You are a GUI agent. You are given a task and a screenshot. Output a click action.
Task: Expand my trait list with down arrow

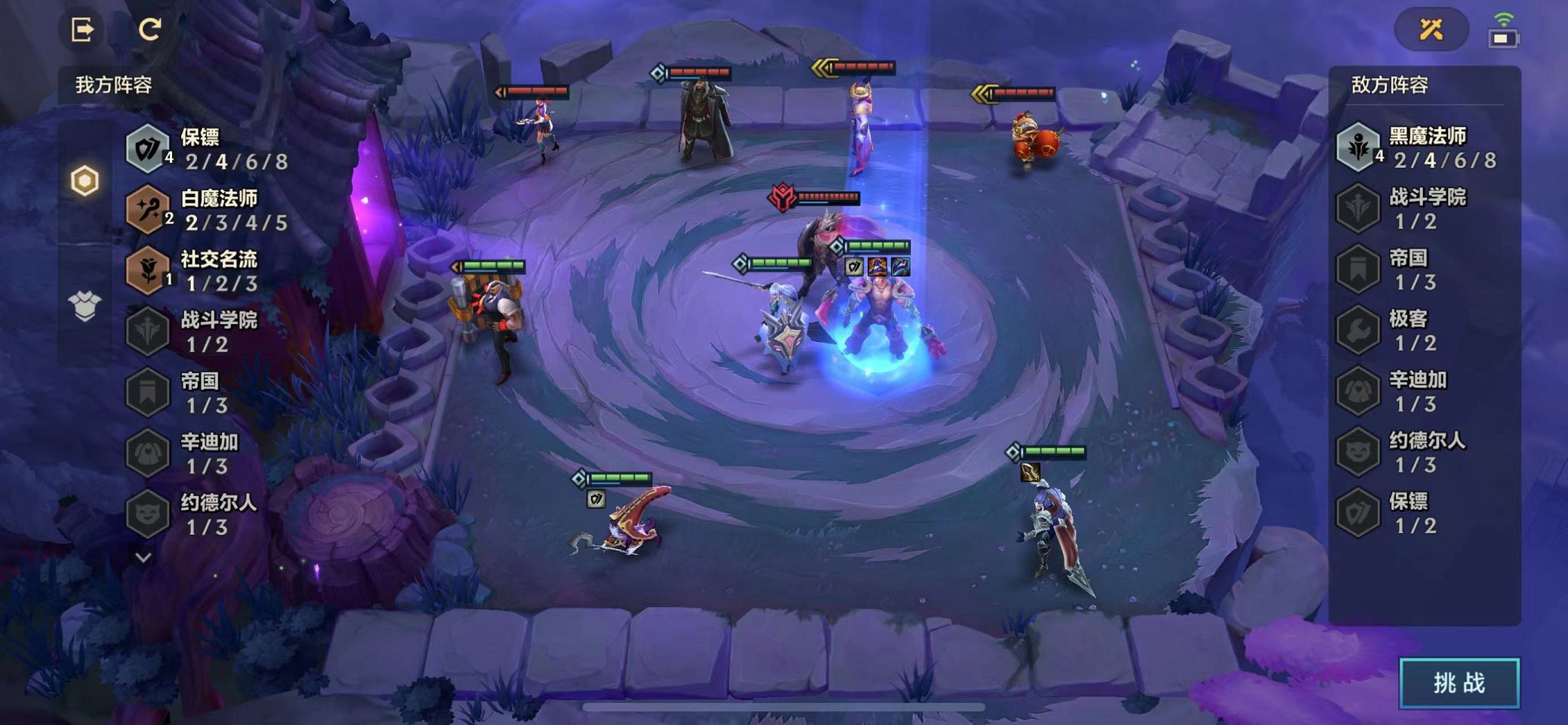coord(143,558)
